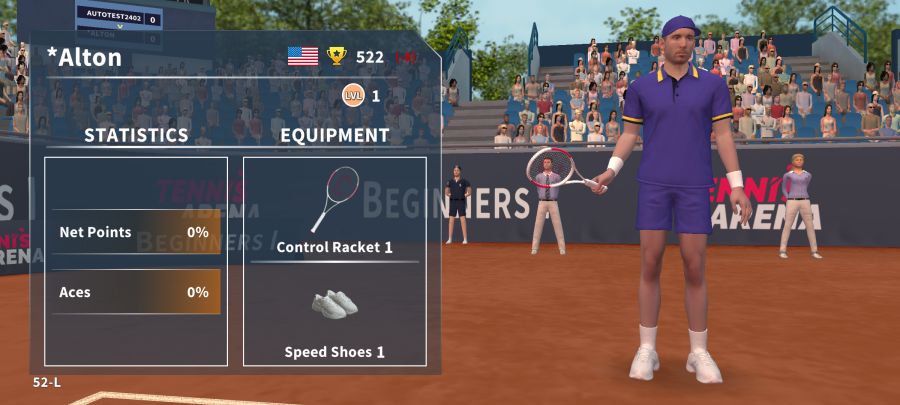Click the Net Points statistic row

coord(135,232)
